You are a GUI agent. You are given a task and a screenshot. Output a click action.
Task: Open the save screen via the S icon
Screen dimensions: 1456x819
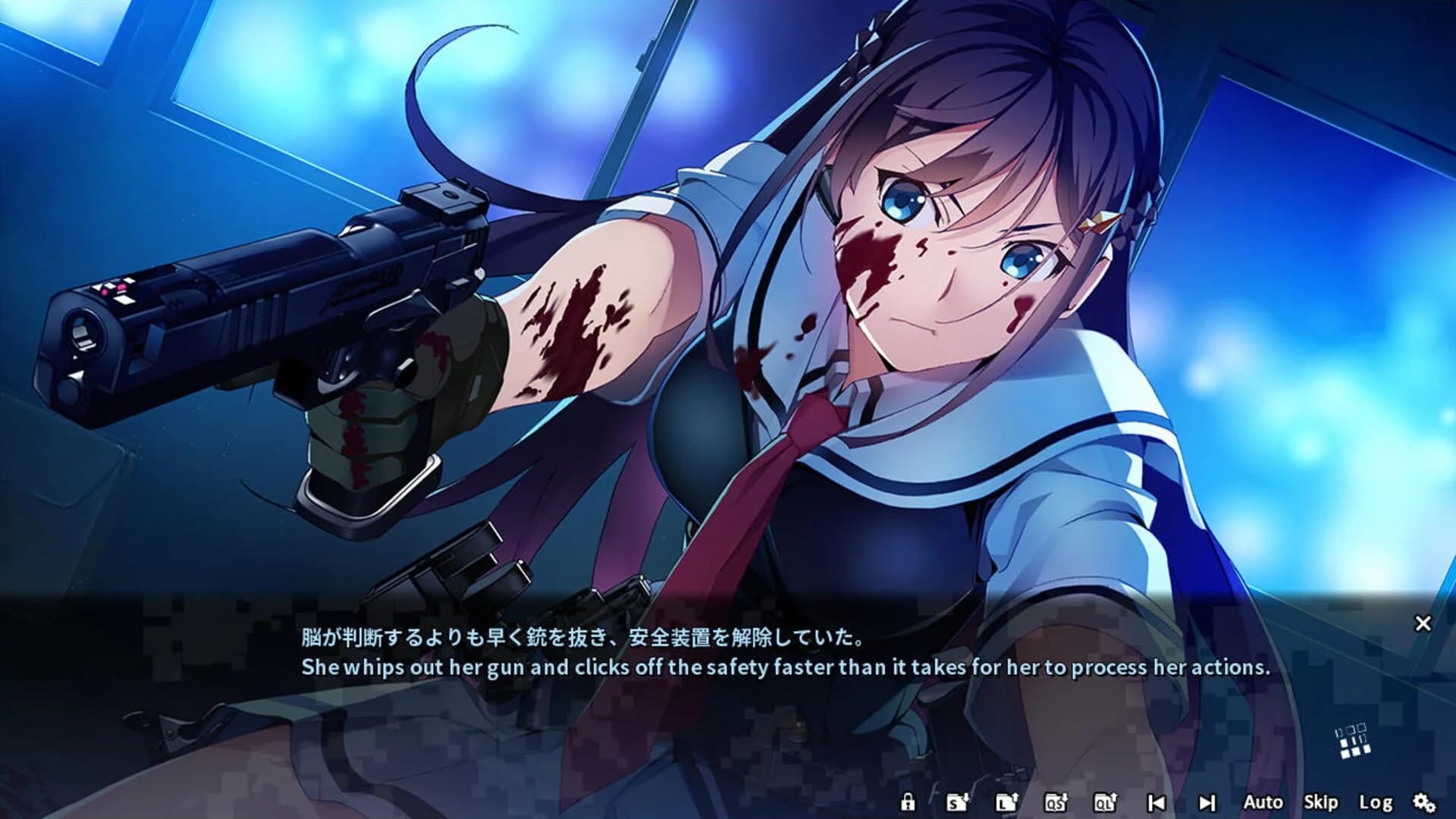[958, 802]
